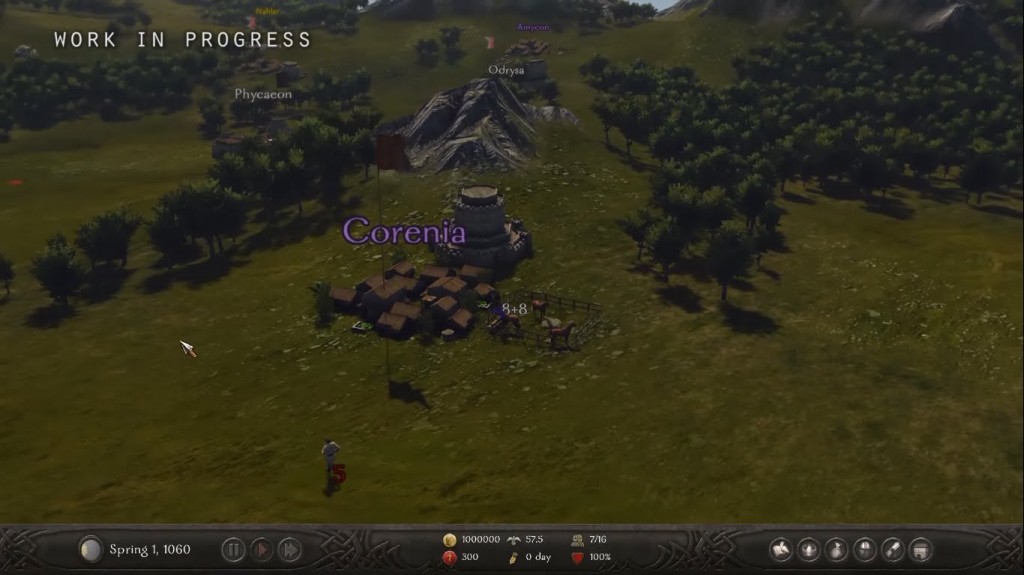Select the Corenia settlement nameplate
This screenshot has width=1024, height=575.
tap(404, 232)
